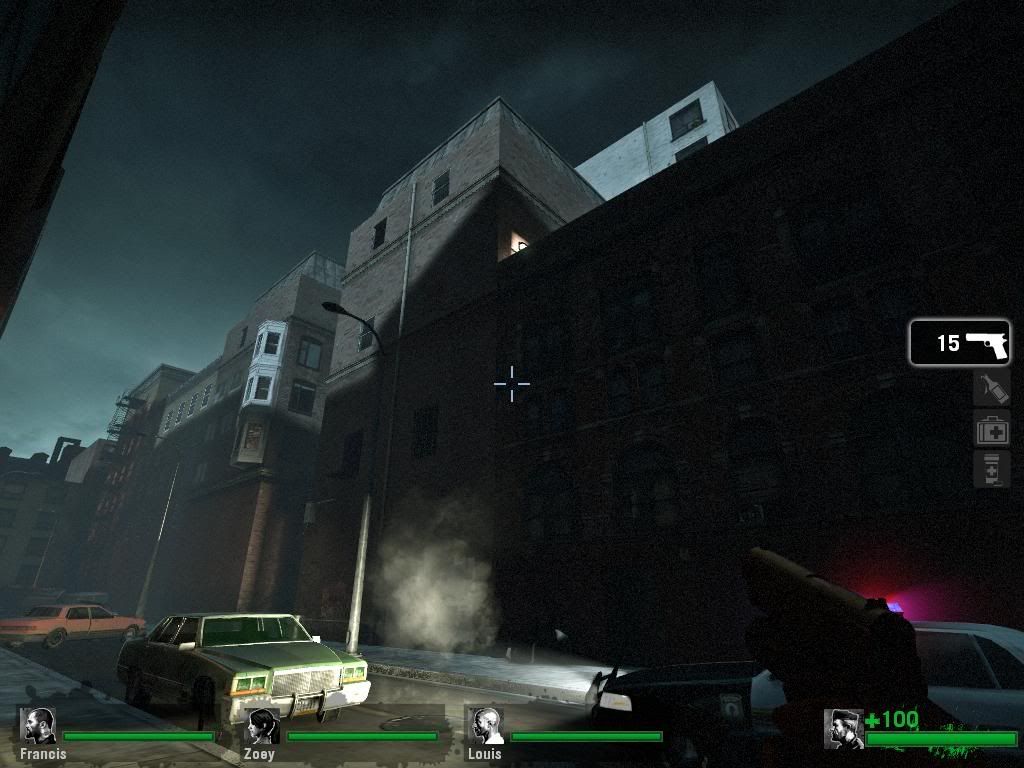Pick the pain pills bottle slot
This screenshot has width=1024, height=768.
(991, 469)
